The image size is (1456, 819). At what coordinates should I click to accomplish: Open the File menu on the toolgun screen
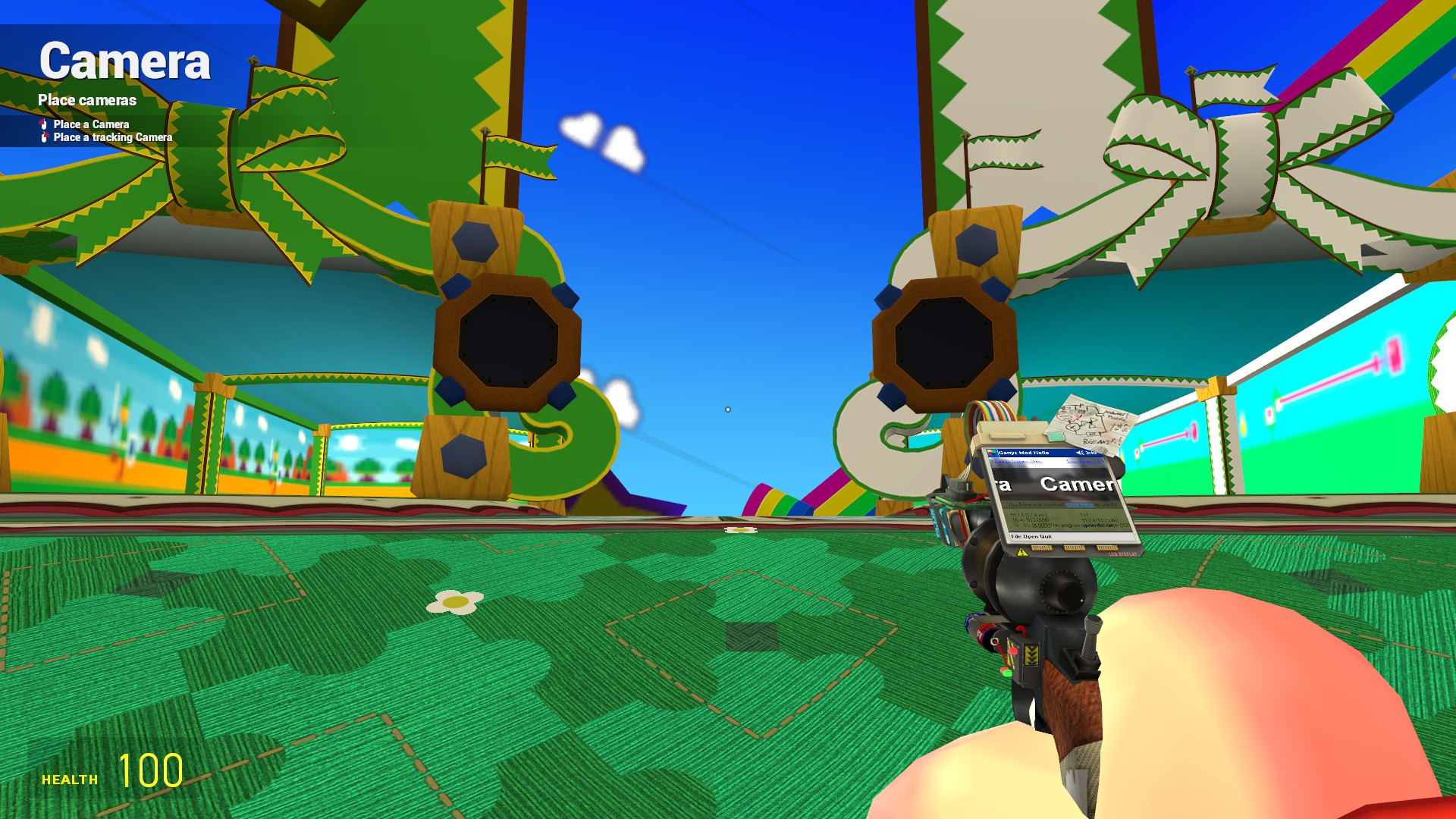click(x=1016, y=536)
